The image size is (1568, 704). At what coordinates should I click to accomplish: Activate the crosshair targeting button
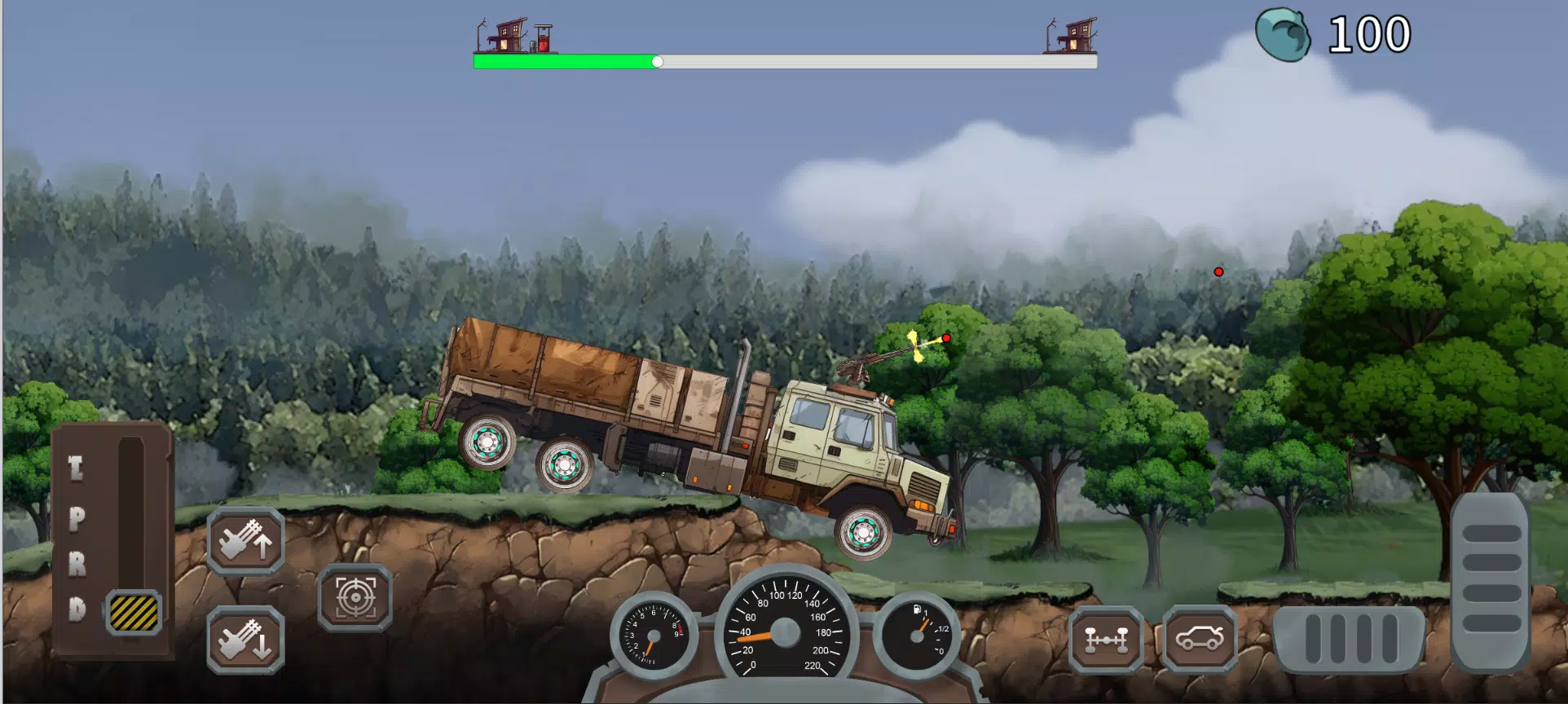click(355, 598)
